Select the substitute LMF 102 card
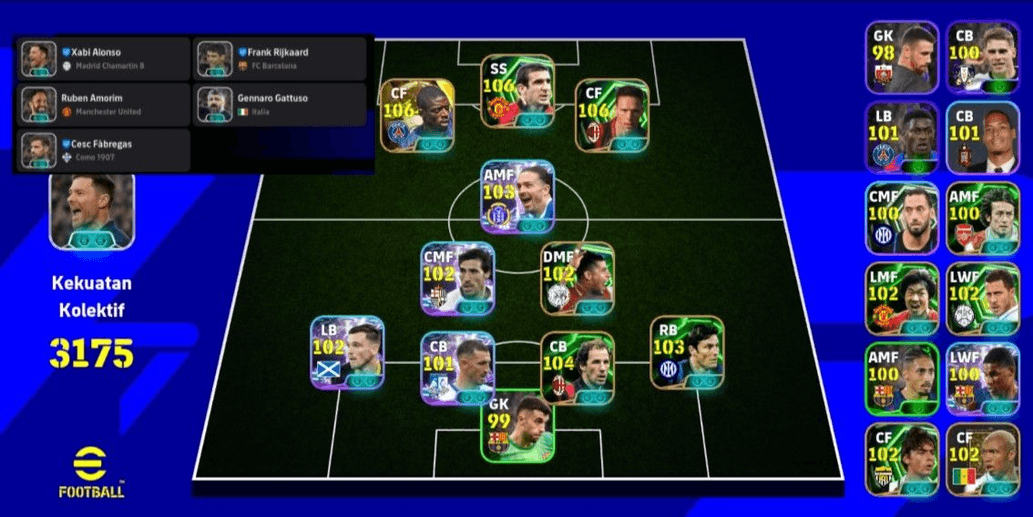 (x=902, y=298)
